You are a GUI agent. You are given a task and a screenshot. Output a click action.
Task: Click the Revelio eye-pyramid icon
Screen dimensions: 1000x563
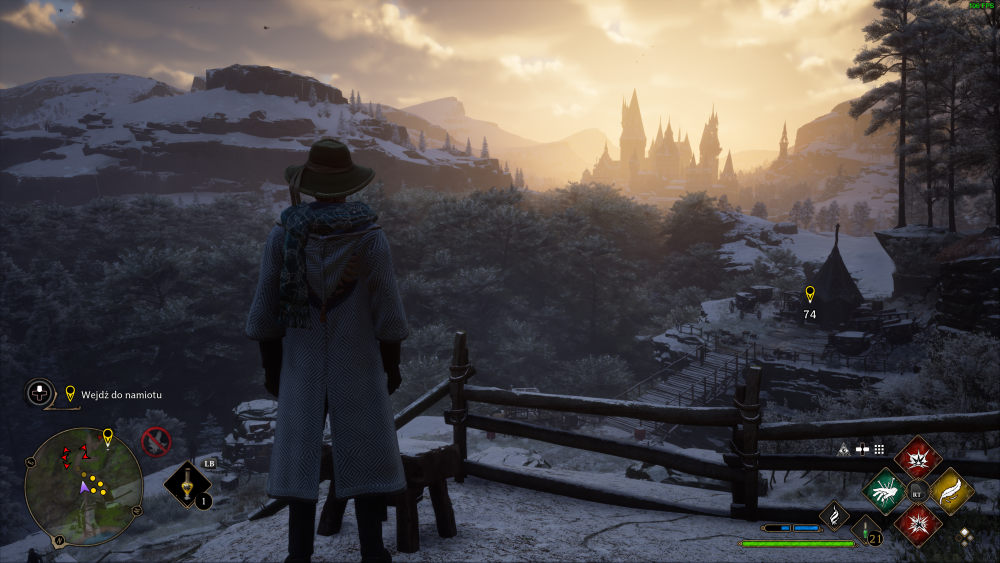click(x=843, y=450)
